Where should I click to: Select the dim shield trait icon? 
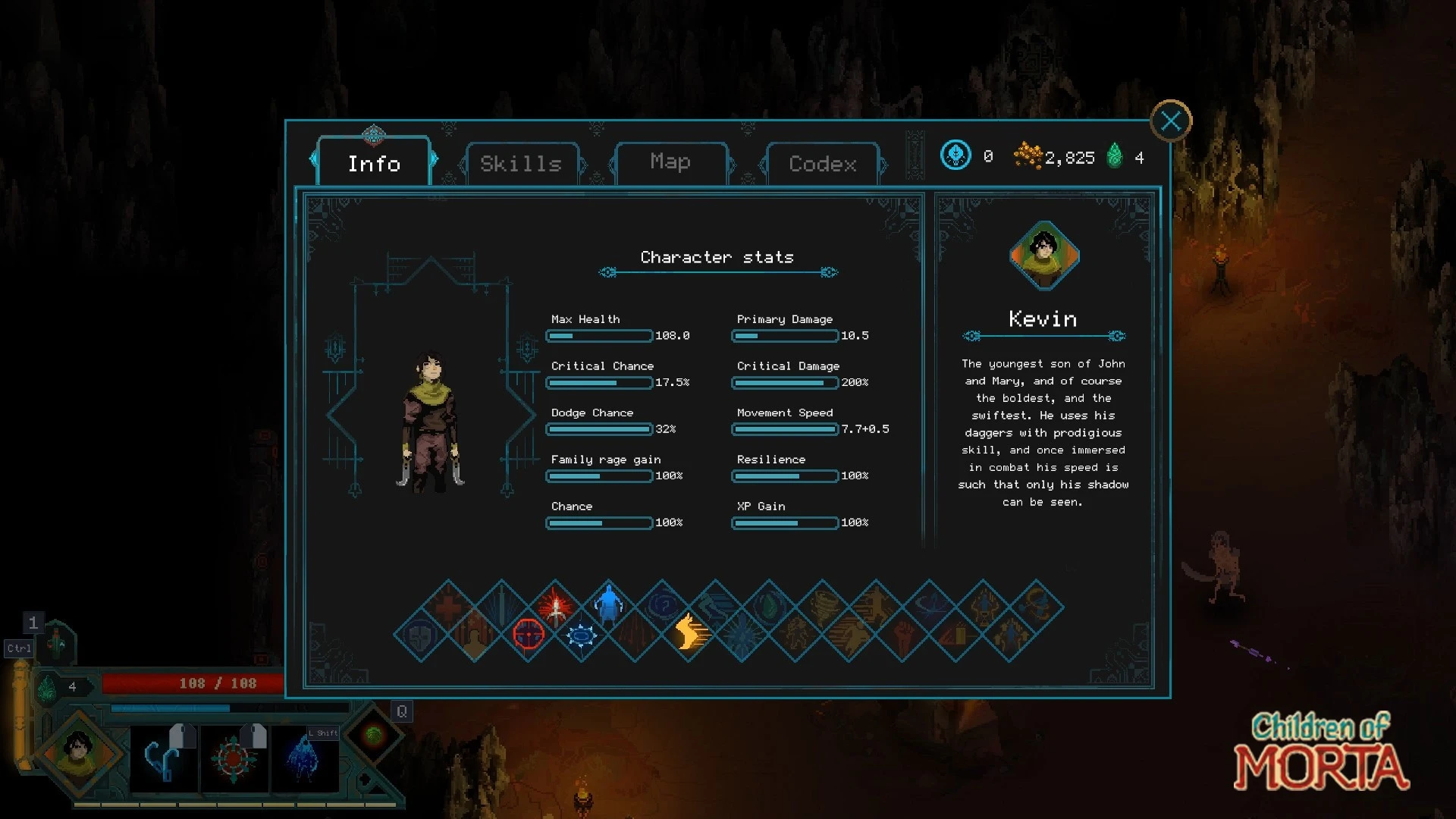421,634
